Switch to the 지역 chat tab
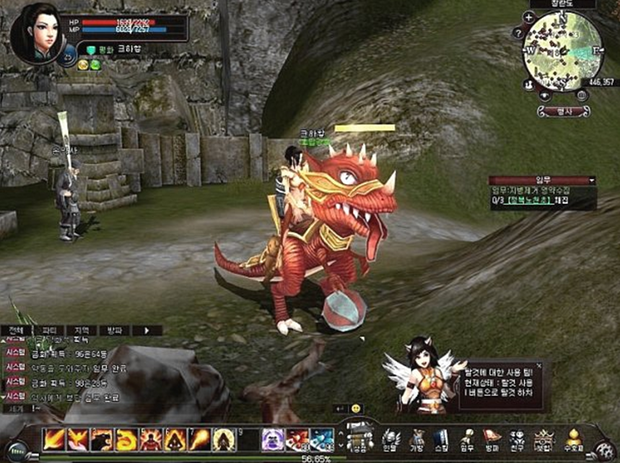620x463 pixels. click(82, 330)
